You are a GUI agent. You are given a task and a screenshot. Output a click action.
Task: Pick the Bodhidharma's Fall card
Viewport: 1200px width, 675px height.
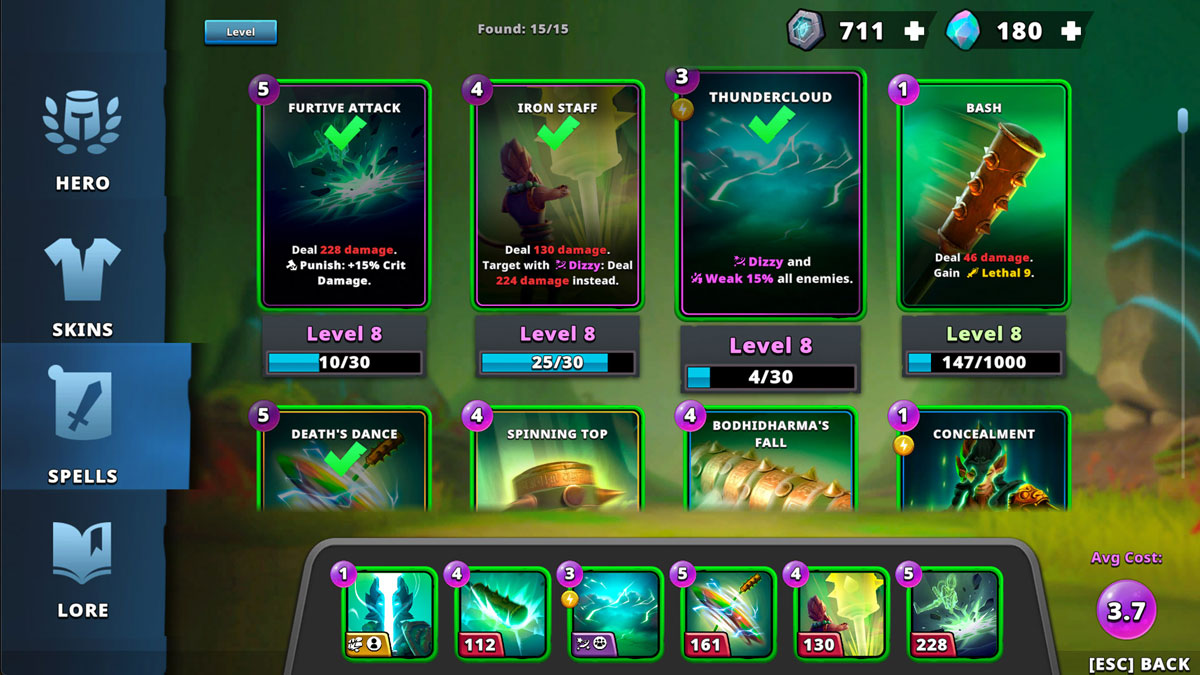click(770, 460)
